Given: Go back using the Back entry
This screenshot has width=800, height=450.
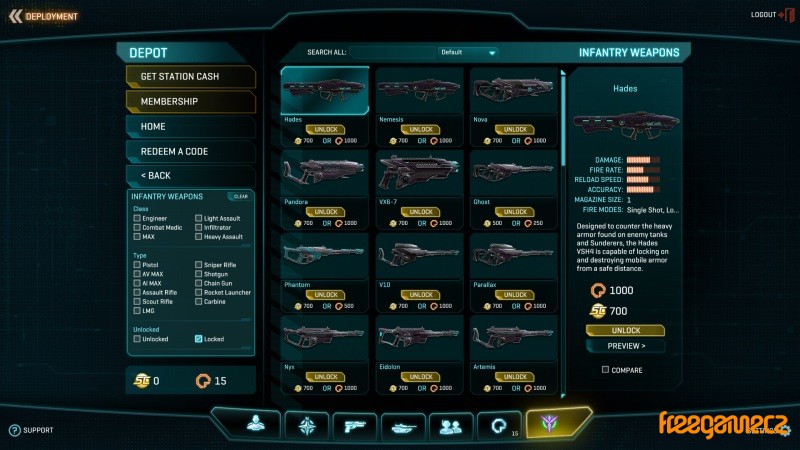Looking at the screenshot, I should point(190,175).
